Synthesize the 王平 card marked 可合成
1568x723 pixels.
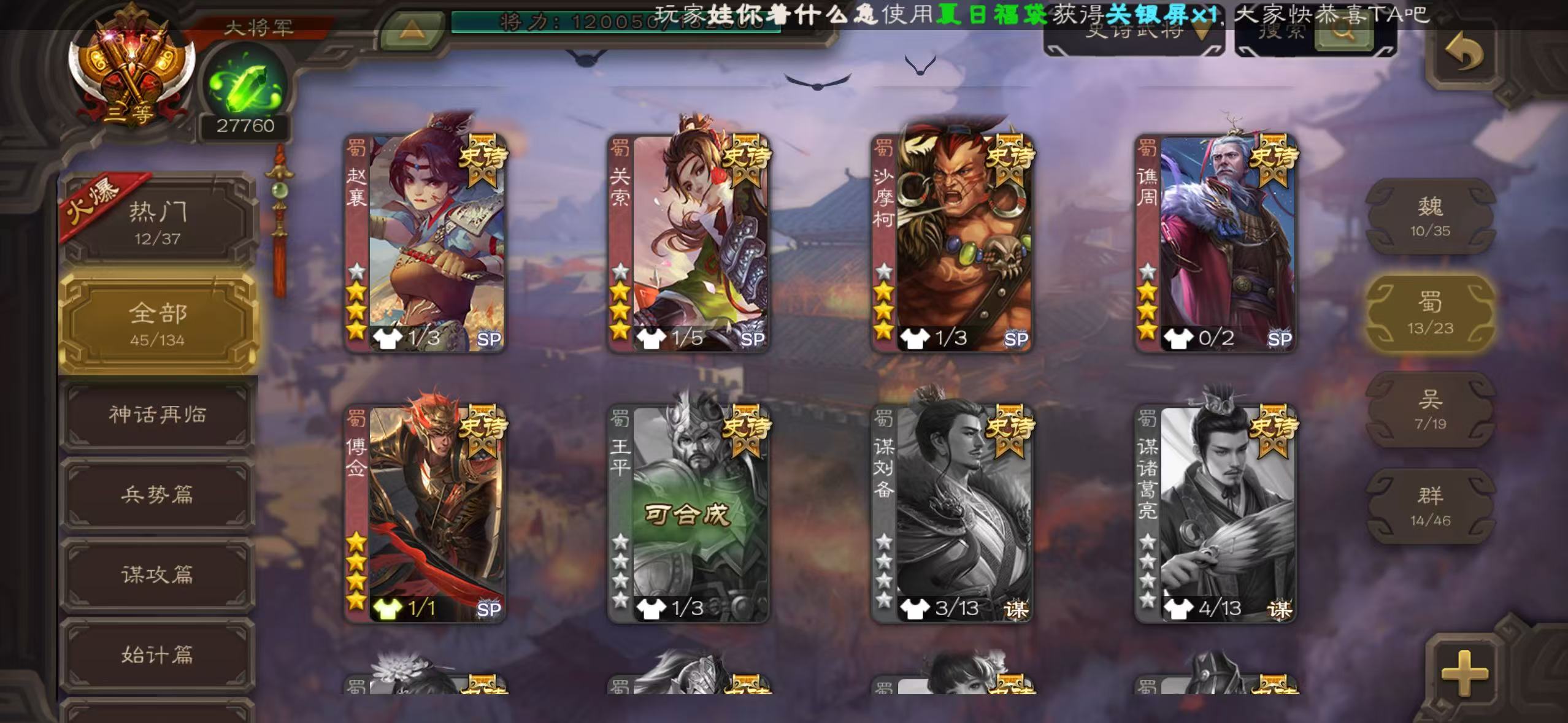click(688, 513)
